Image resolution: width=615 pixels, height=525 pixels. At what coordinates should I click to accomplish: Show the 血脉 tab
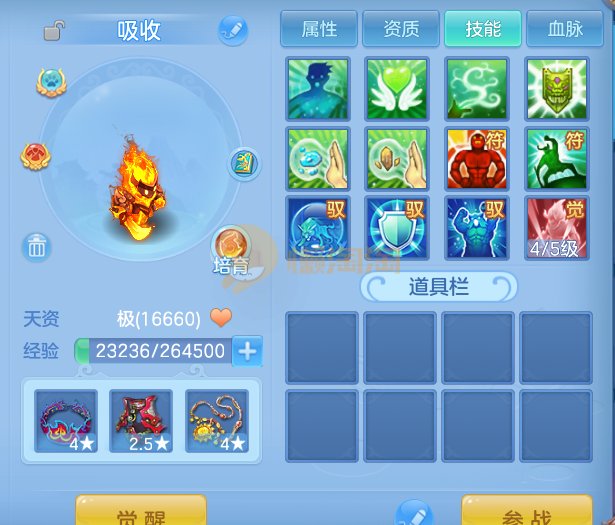(x=563, y=29)
